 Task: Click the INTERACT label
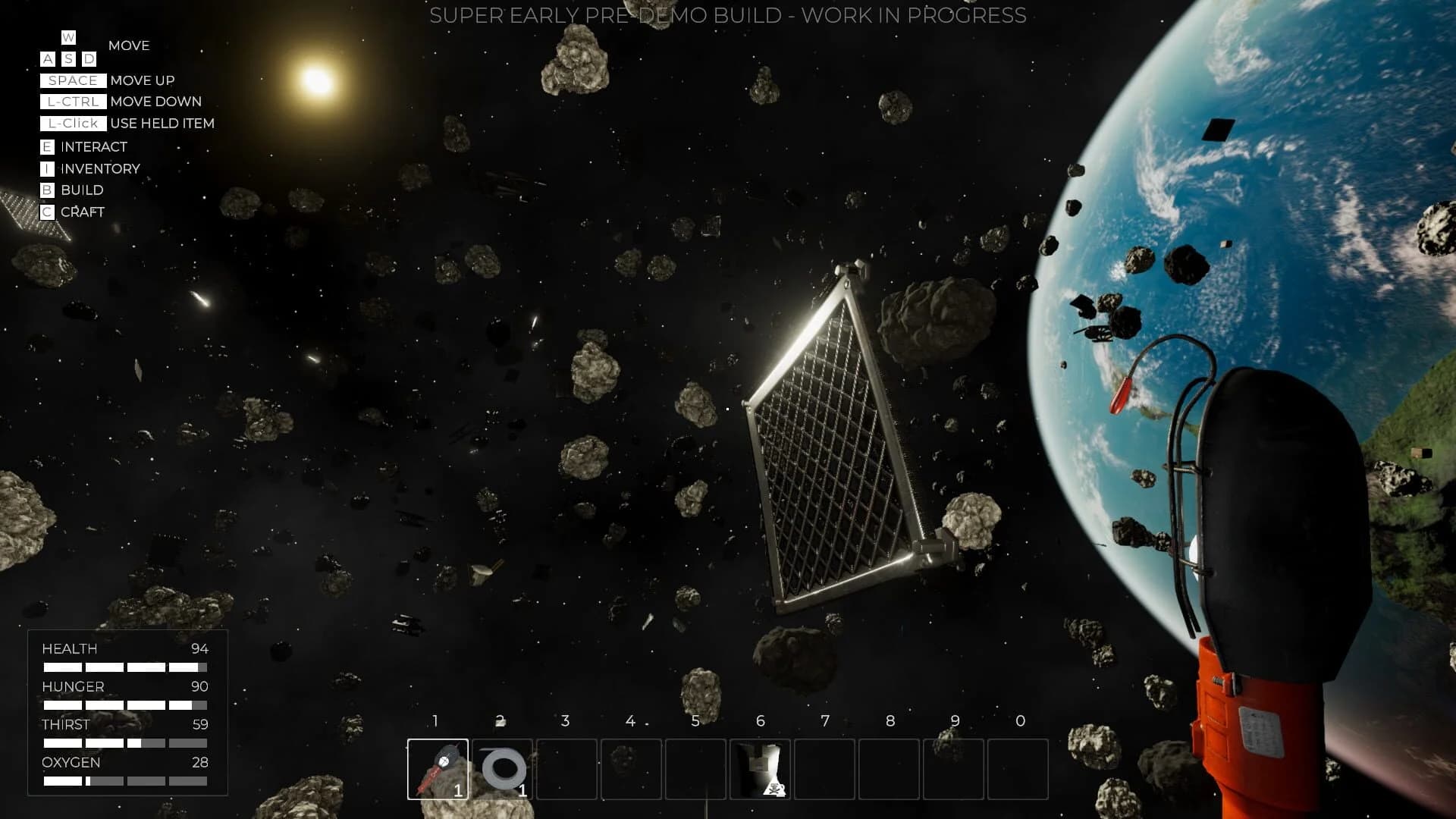[94, 147]
